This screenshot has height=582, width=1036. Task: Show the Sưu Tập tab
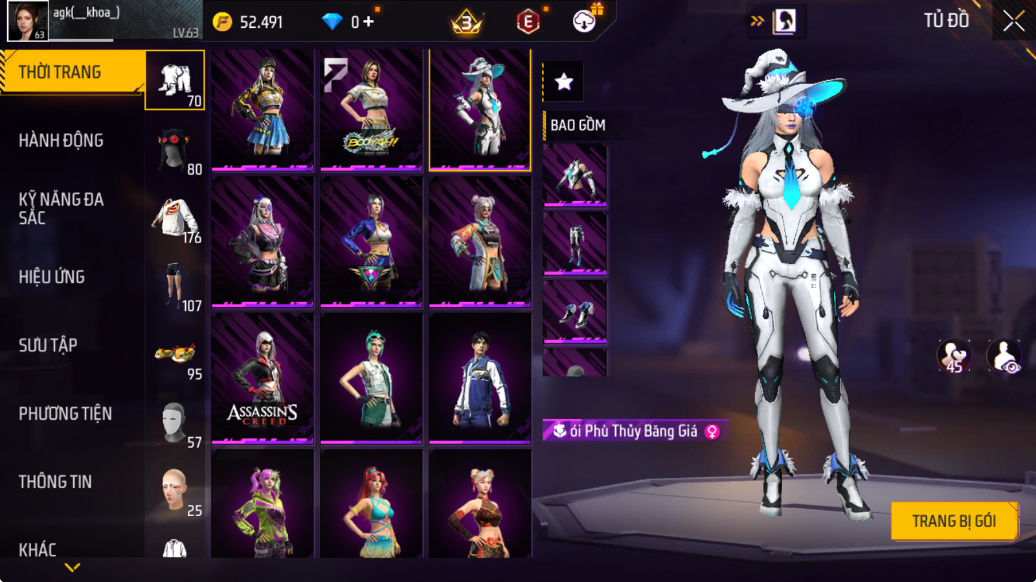(48, 345)
